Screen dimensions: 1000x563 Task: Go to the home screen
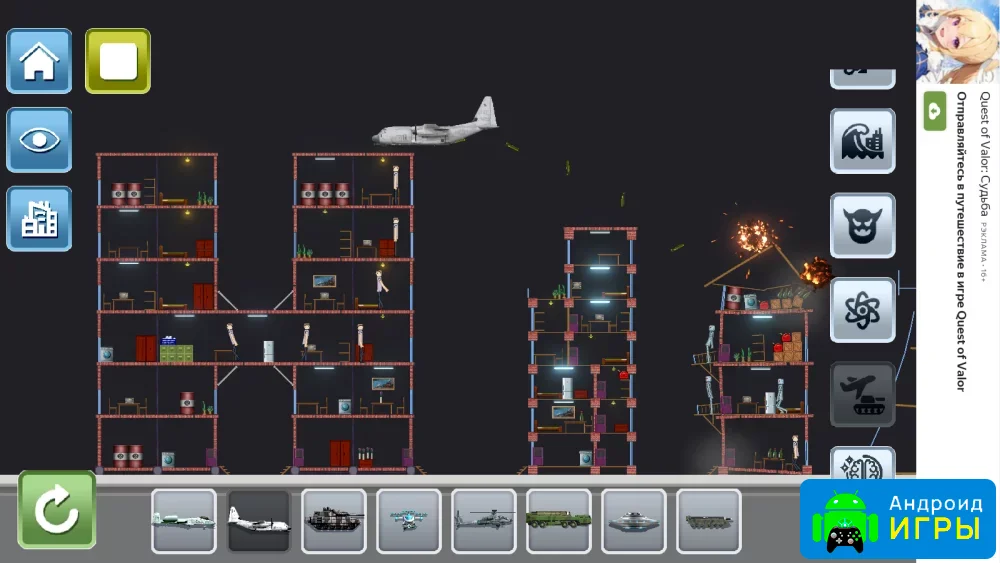click(40, 61)
